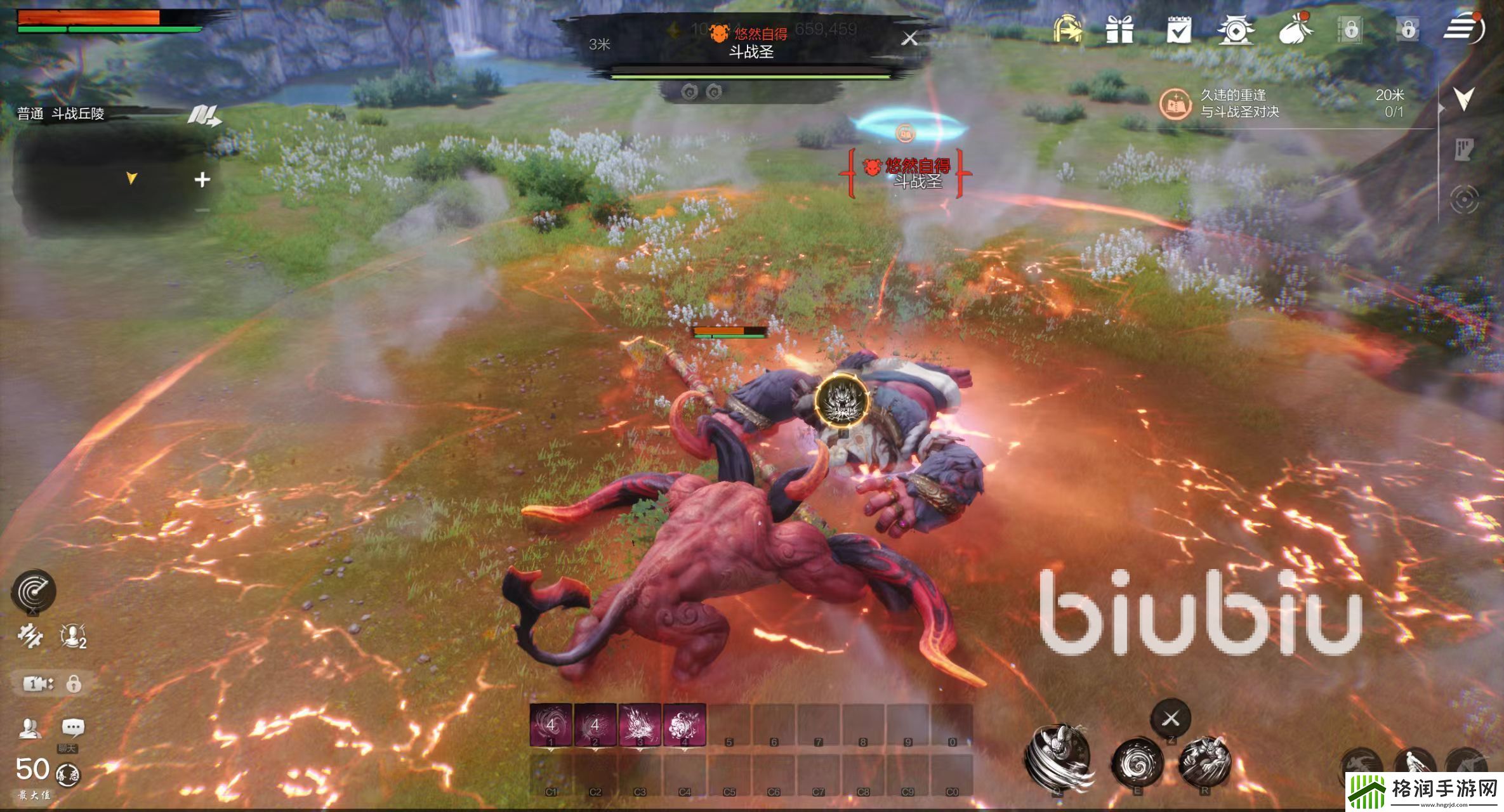Viewport: 1504px width, 812px height.
Task: Collapse the quest tracker side arrow
Action: point(1463,99)
